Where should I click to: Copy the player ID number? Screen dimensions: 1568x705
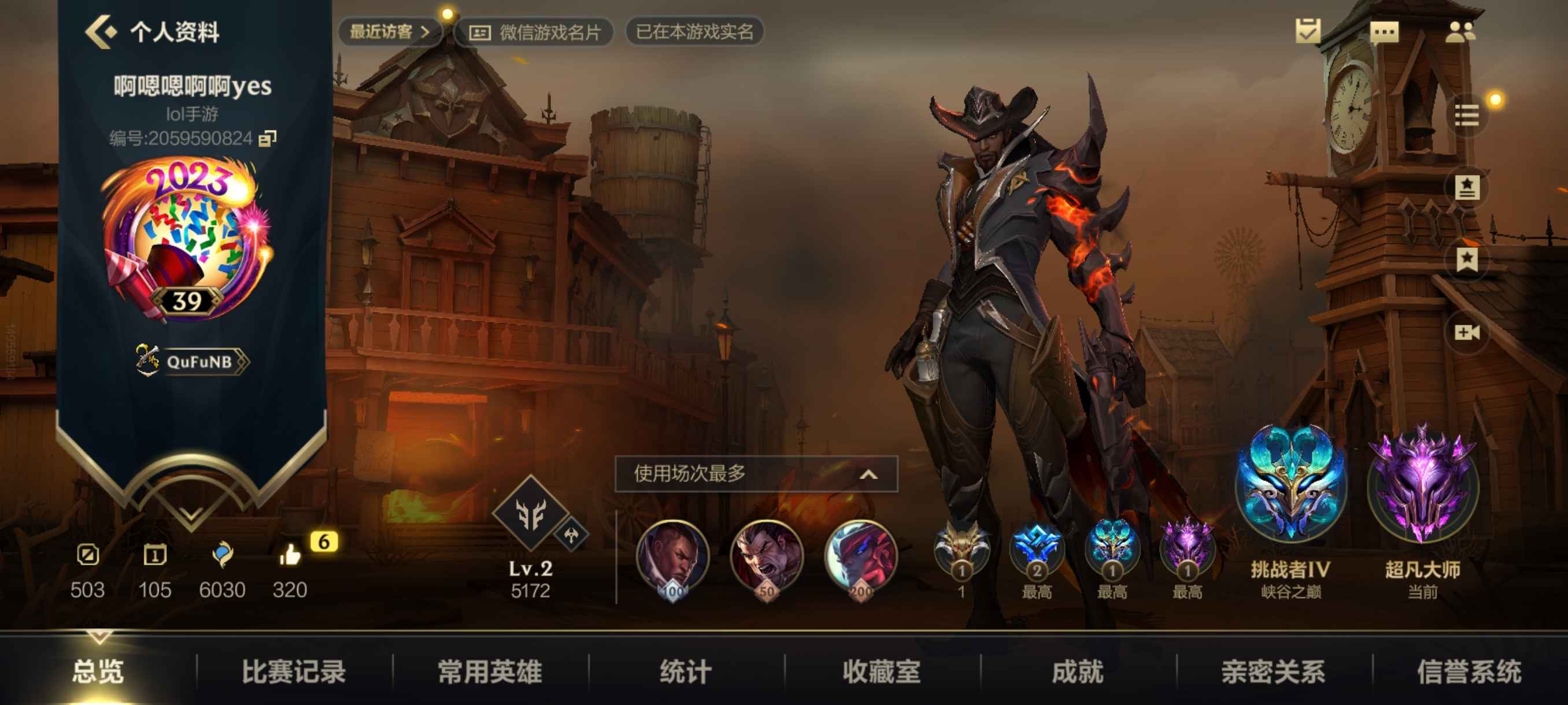point(267,139)
